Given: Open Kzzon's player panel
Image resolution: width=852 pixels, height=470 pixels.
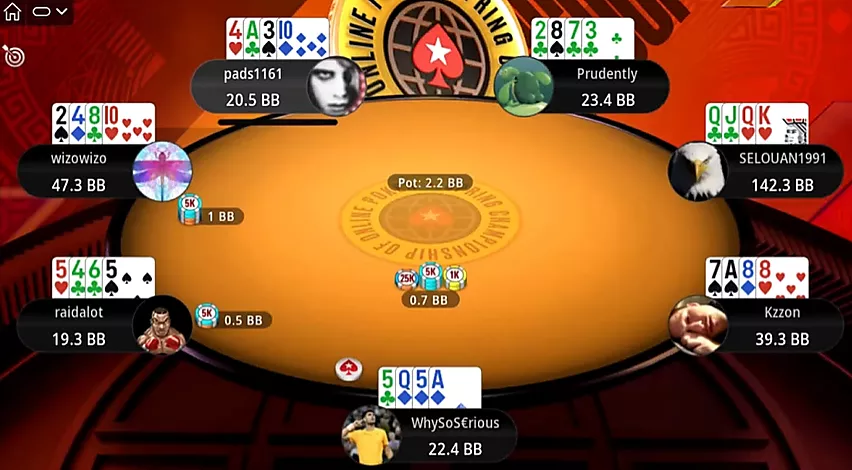Looking at the screenshot, I should pos(768,325).
